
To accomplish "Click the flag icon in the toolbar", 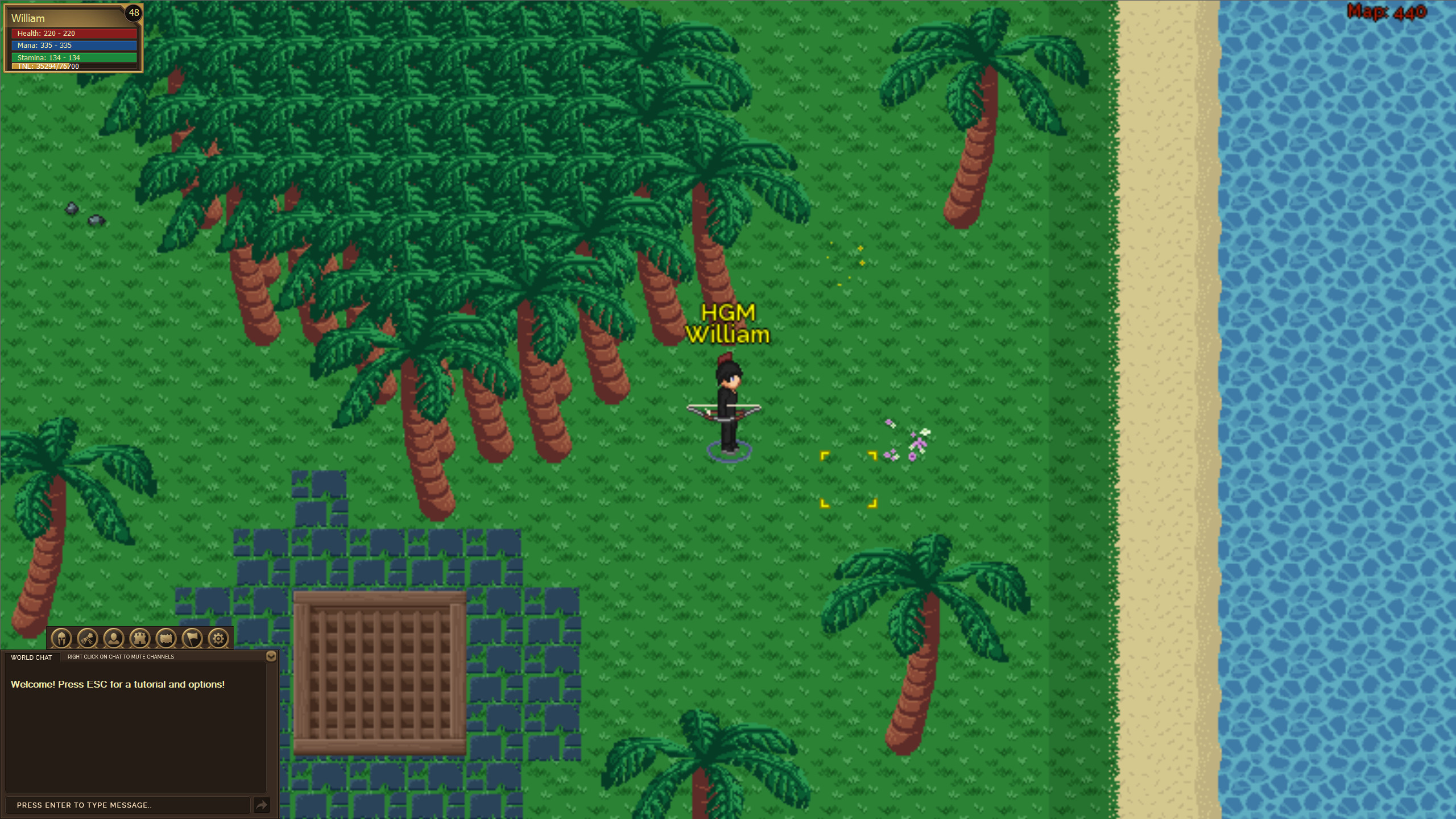I will (193, 638).
